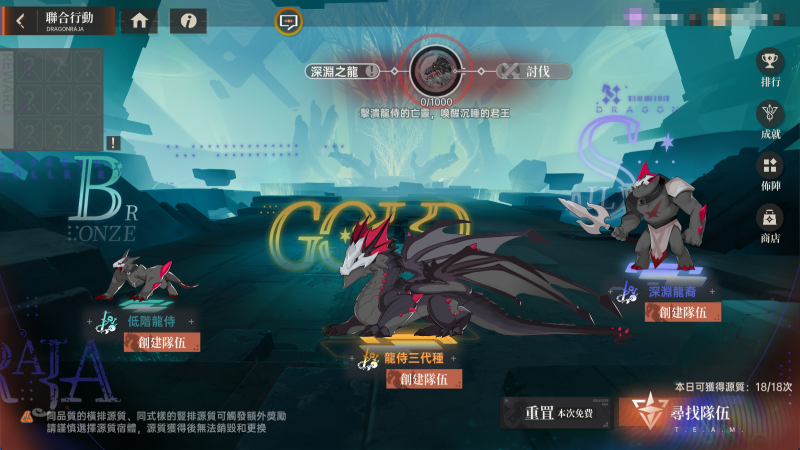Show the info help panel
This screenshot has height=450, width=800.
[188, 21]
